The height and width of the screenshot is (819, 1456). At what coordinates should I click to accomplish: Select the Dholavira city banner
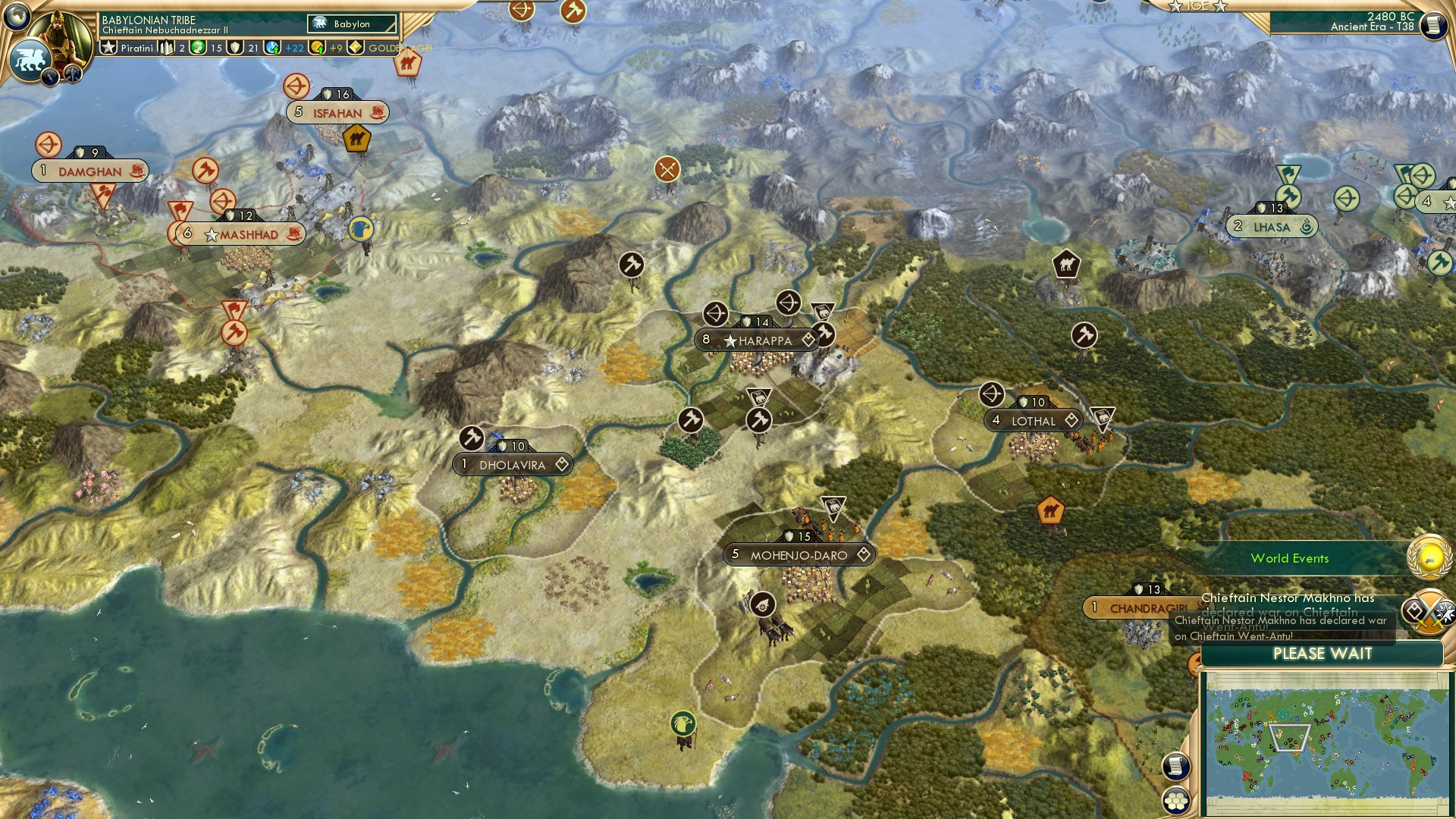click(x=513, y=464)
